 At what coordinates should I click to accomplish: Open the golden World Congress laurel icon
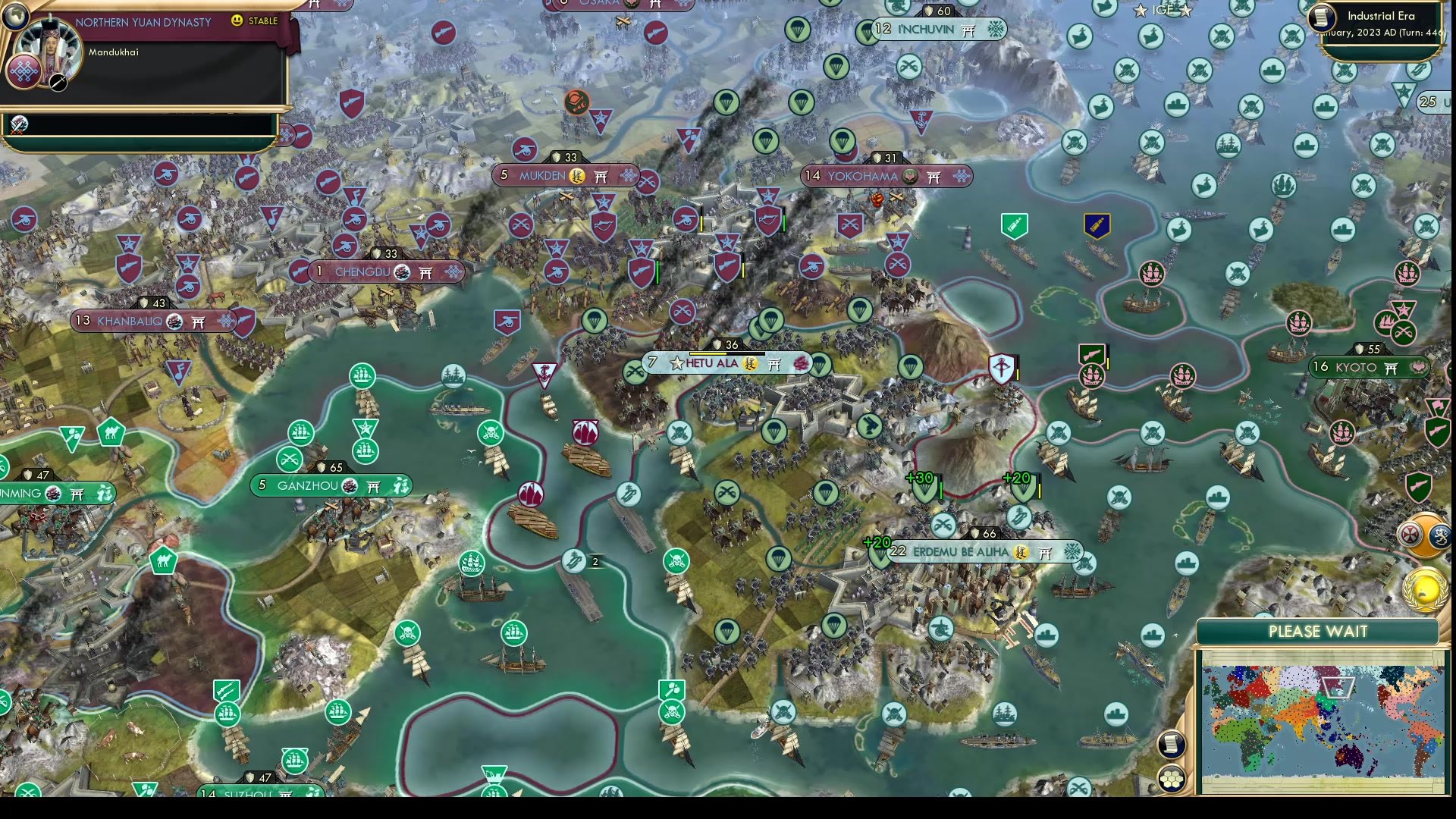[x=1424, y=588]
